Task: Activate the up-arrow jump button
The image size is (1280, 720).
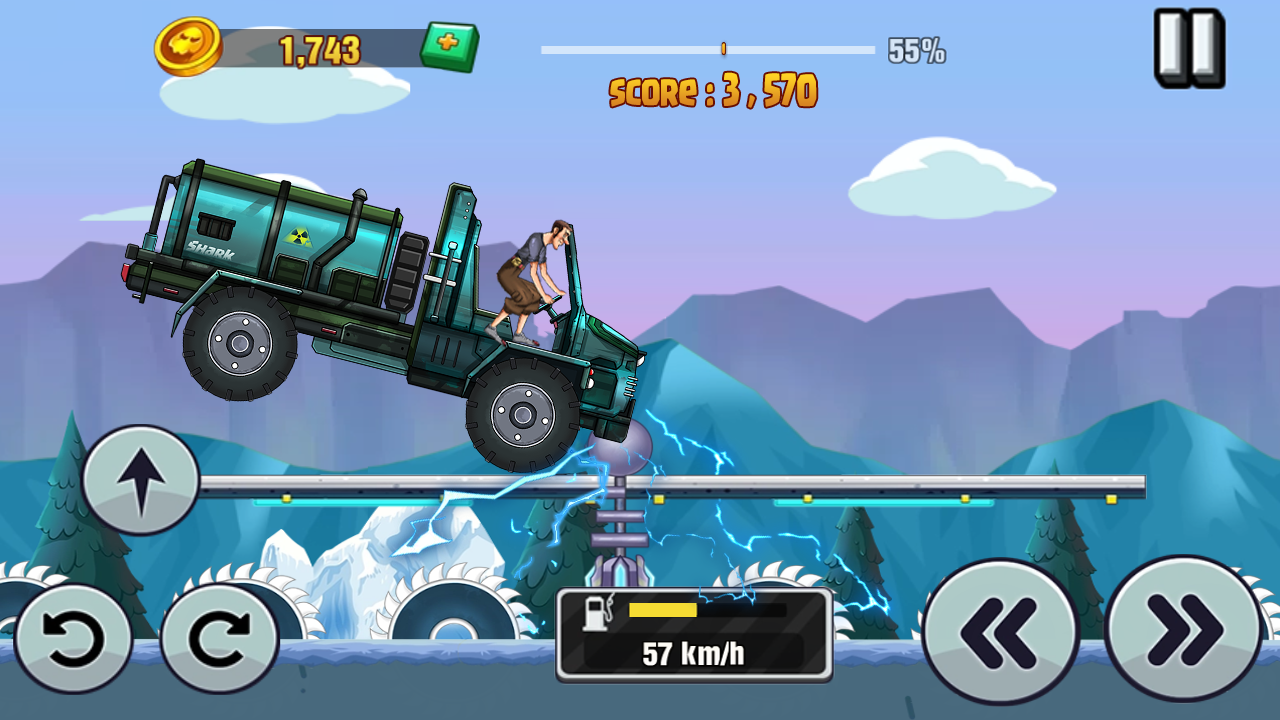Action: coord(141,480)
